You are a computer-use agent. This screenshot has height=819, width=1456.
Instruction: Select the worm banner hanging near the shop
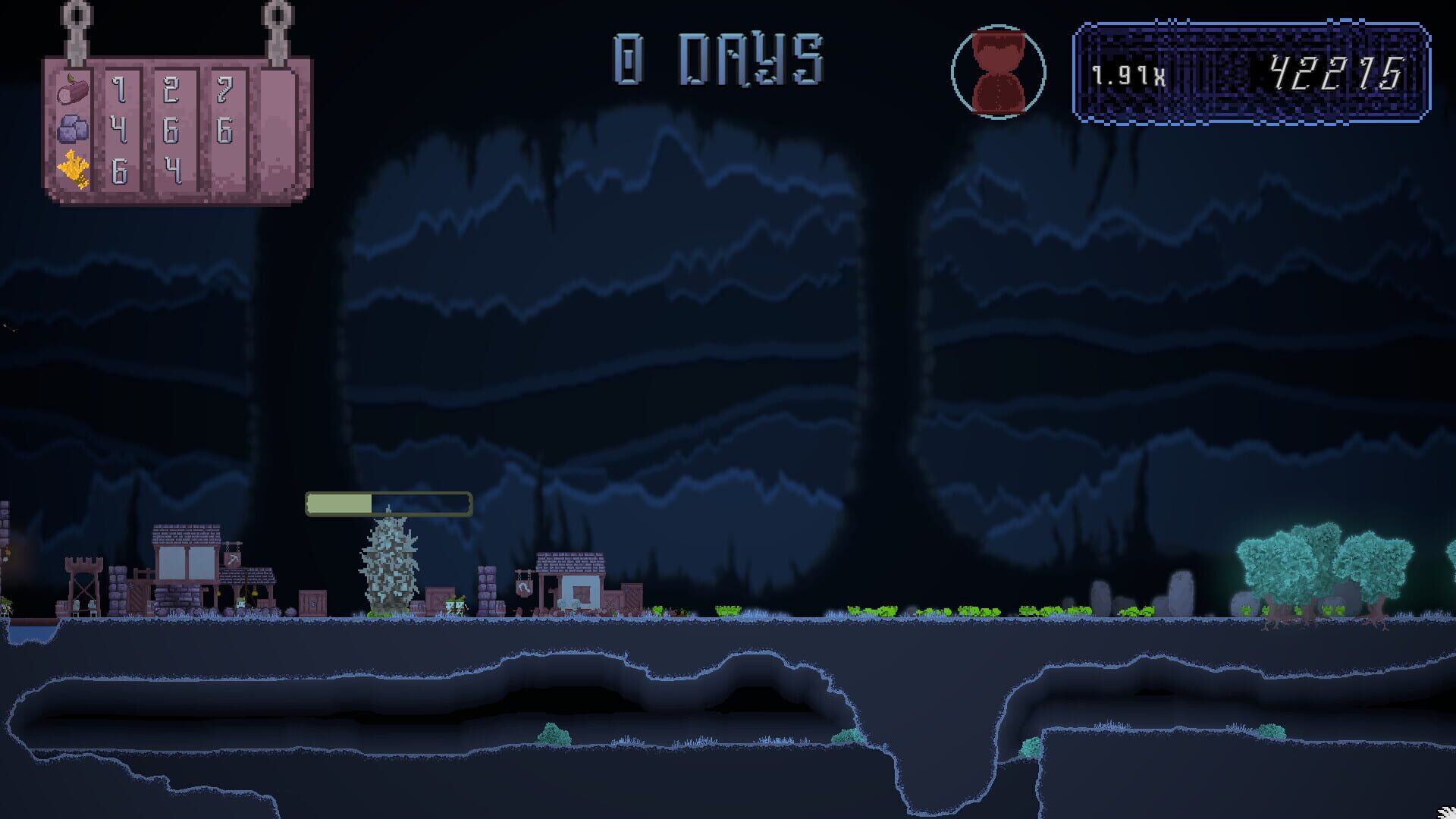[523, 586]
